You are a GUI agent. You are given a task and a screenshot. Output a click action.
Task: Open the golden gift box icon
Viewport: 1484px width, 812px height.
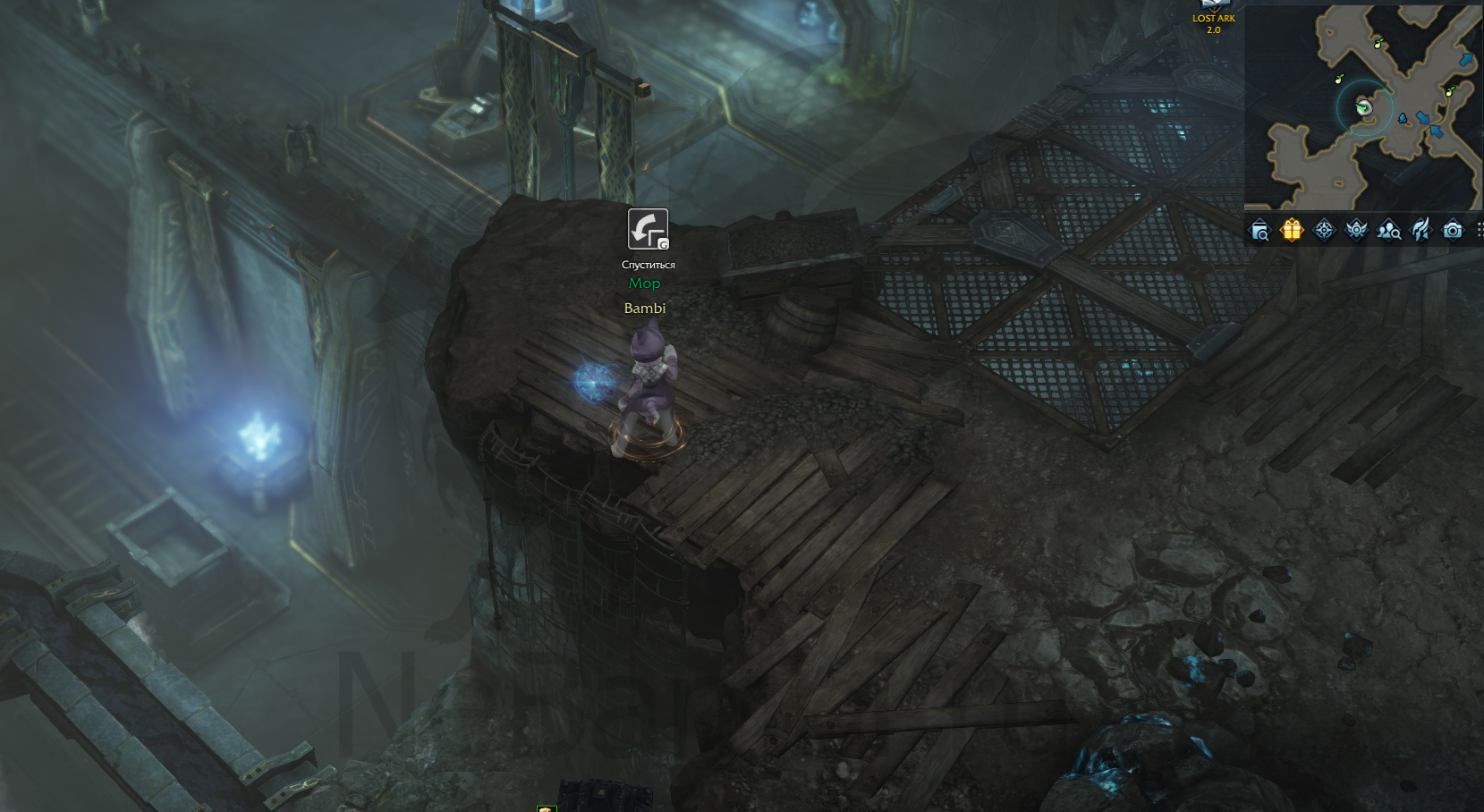pos(1292,231)
